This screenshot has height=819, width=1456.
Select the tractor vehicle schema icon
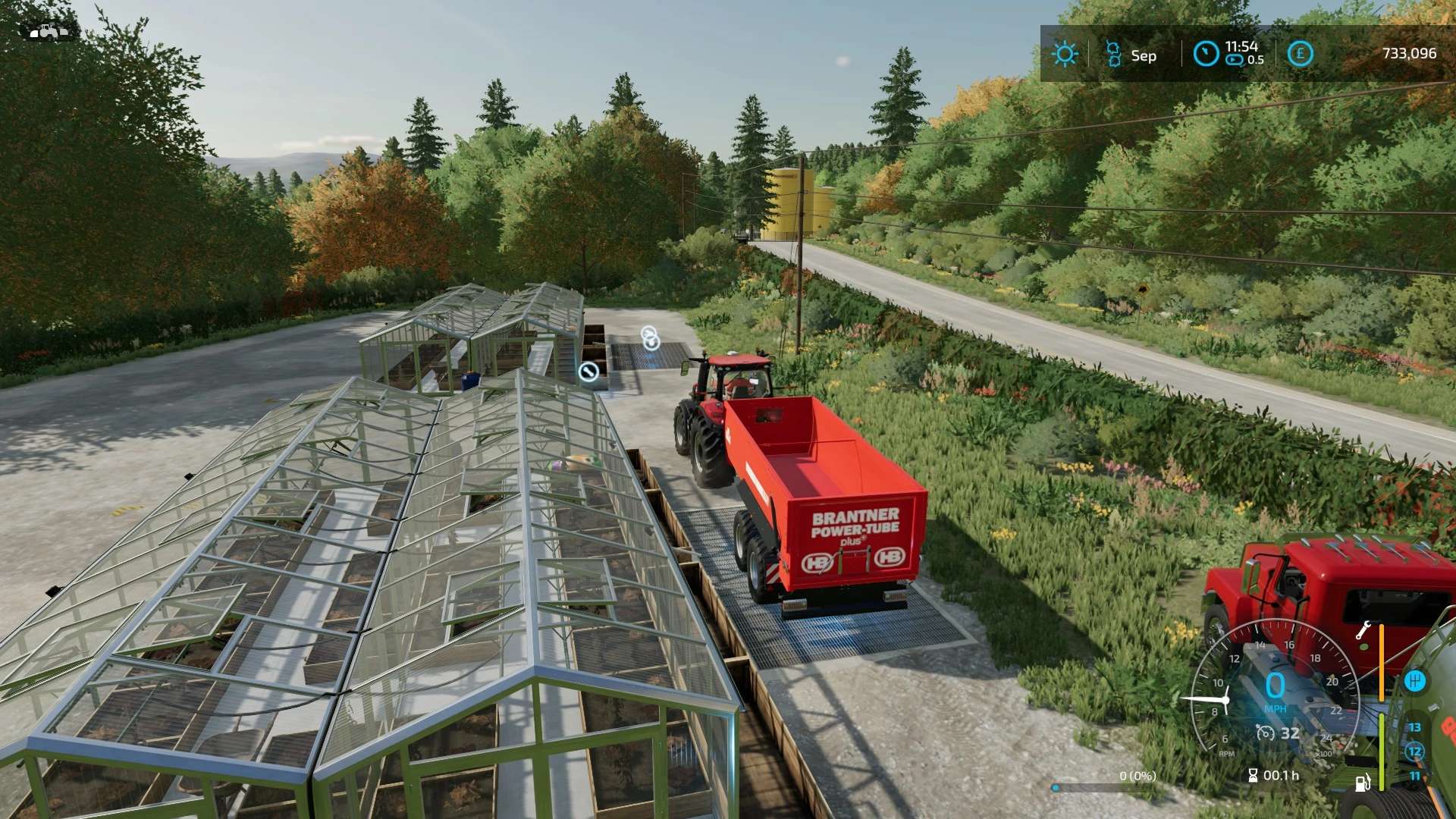(48, 31)
